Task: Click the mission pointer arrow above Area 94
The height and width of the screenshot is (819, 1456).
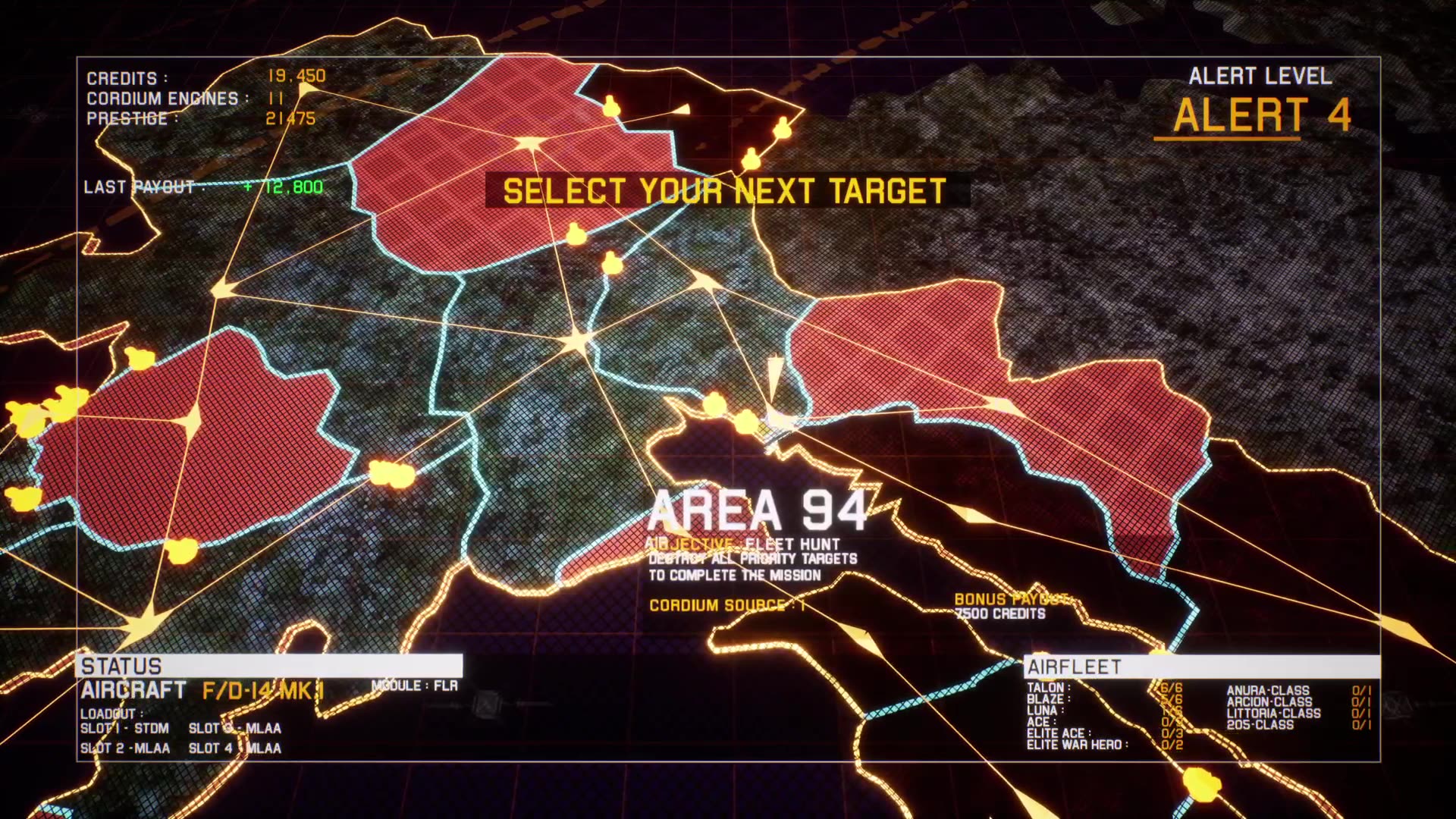Action: (x=773, y=375)
